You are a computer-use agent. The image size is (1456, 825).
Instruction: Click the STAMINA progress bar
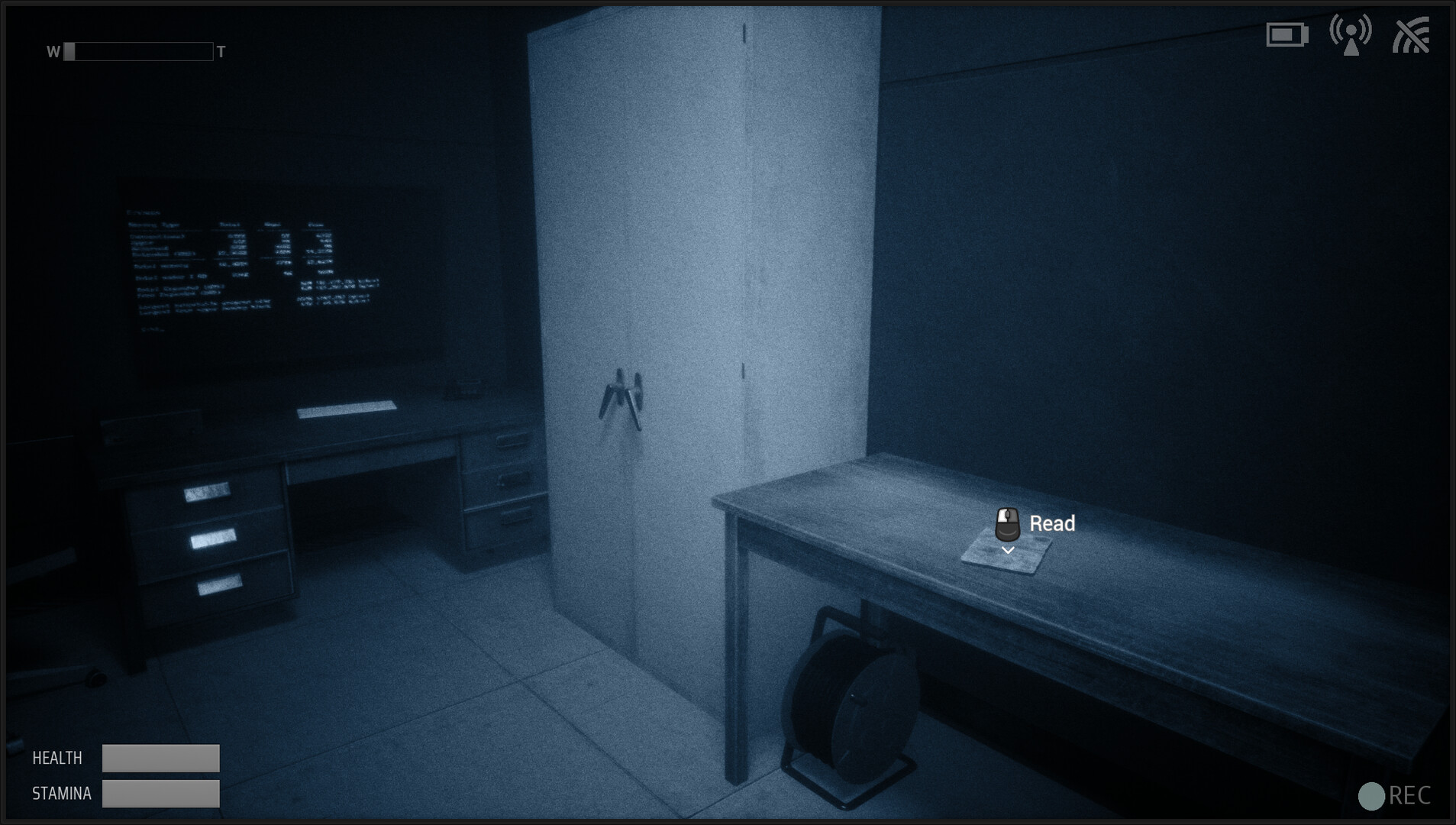160,794
